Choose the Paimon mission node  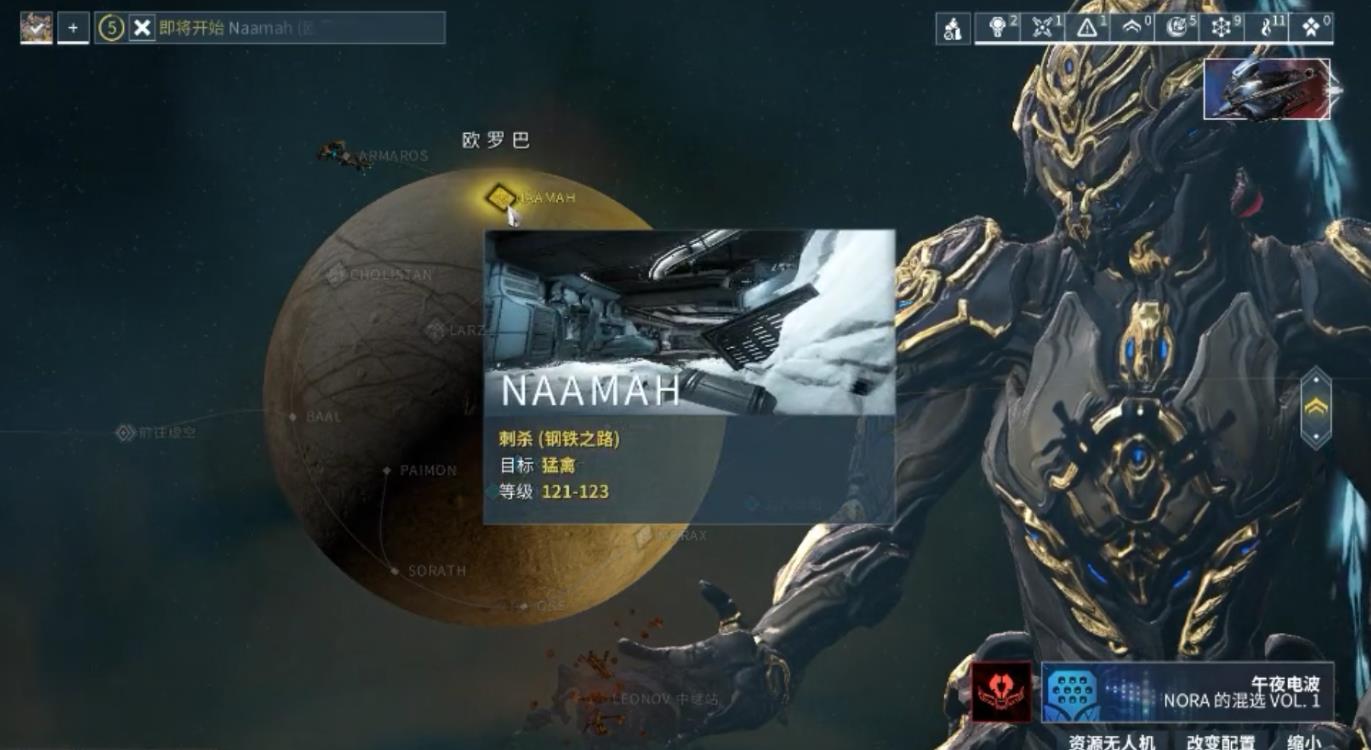[x=387, y=470]
